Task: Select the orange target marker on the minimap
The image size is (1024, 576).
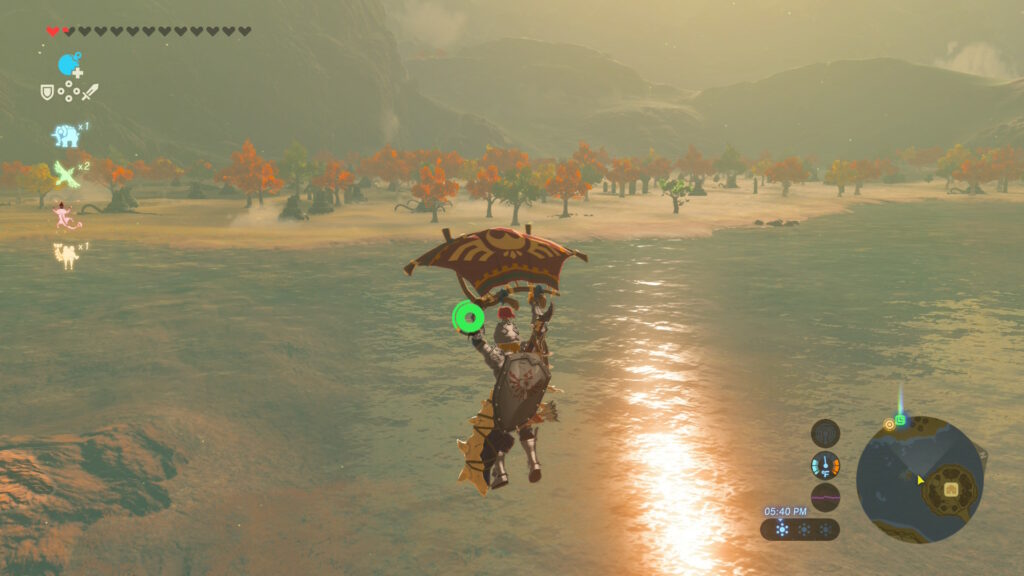Action: pyautogui.click(x=888, y=424)
